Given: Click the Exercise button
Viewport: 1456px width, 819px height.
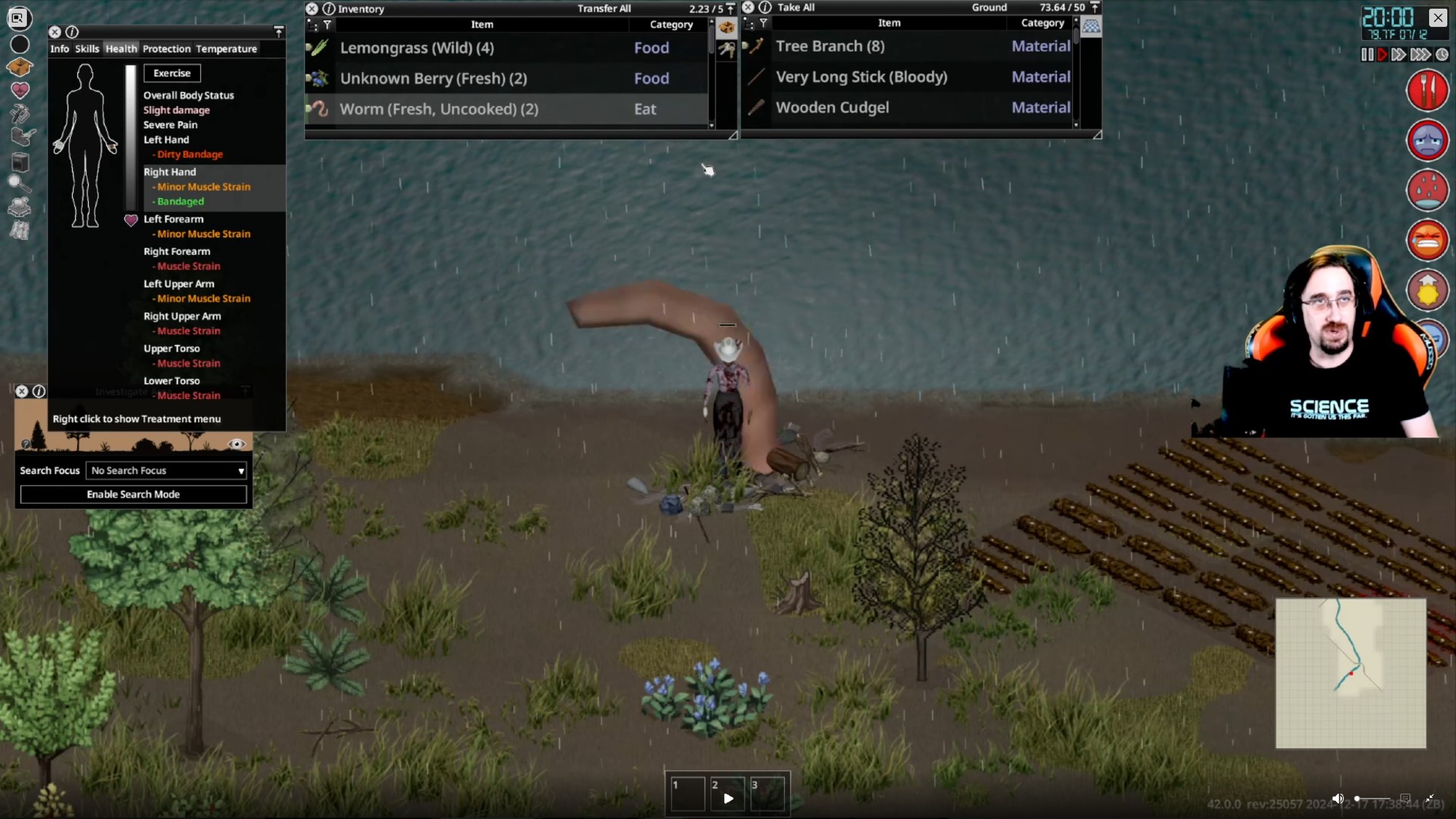Looking at the screenshot, I should click(x=172, y=73).
